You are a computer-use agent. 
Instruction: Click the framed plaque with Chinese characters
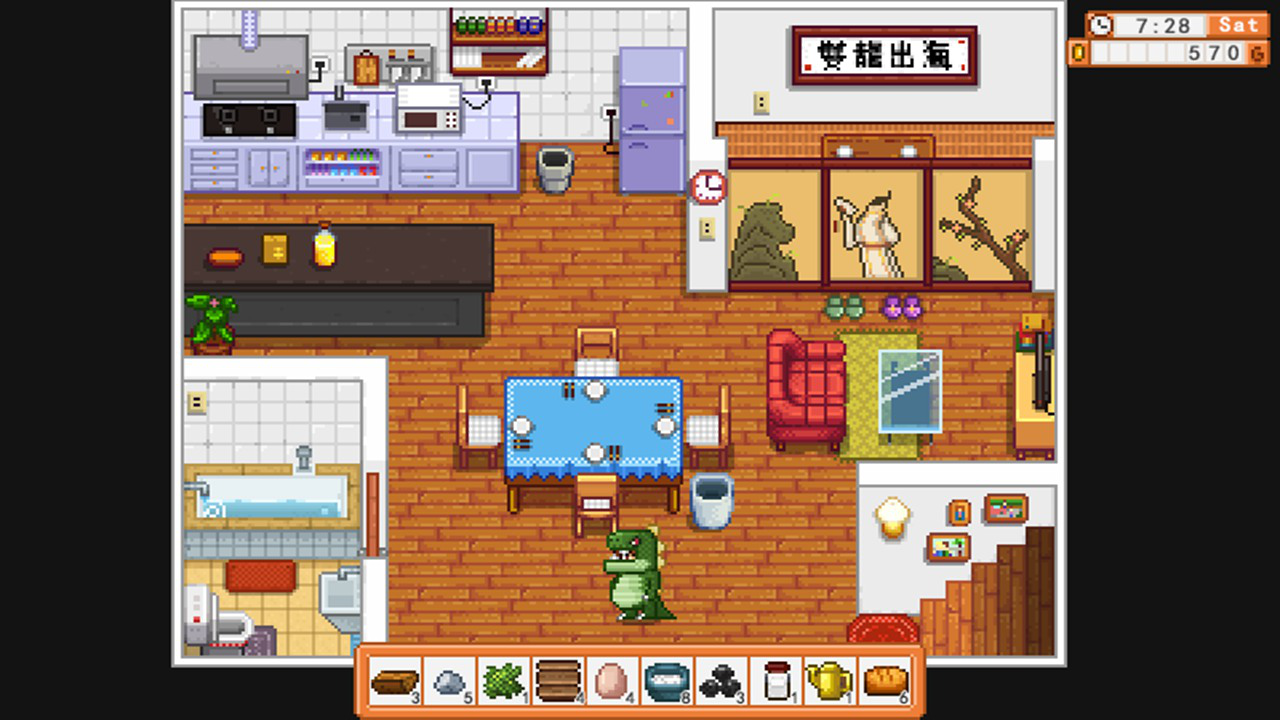tap(884, 56)
